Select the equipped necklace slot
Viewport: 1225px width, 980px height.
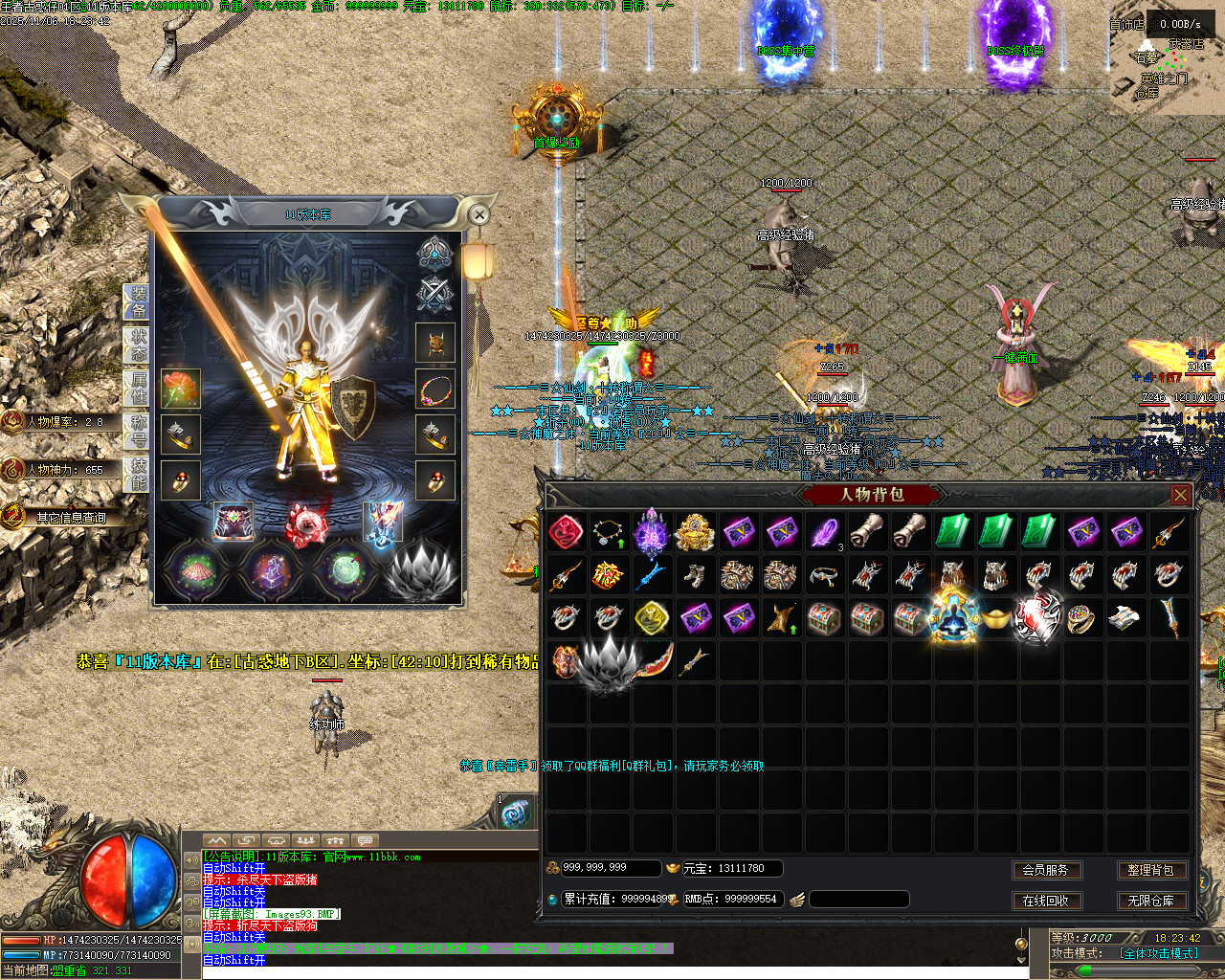(435, 390)
